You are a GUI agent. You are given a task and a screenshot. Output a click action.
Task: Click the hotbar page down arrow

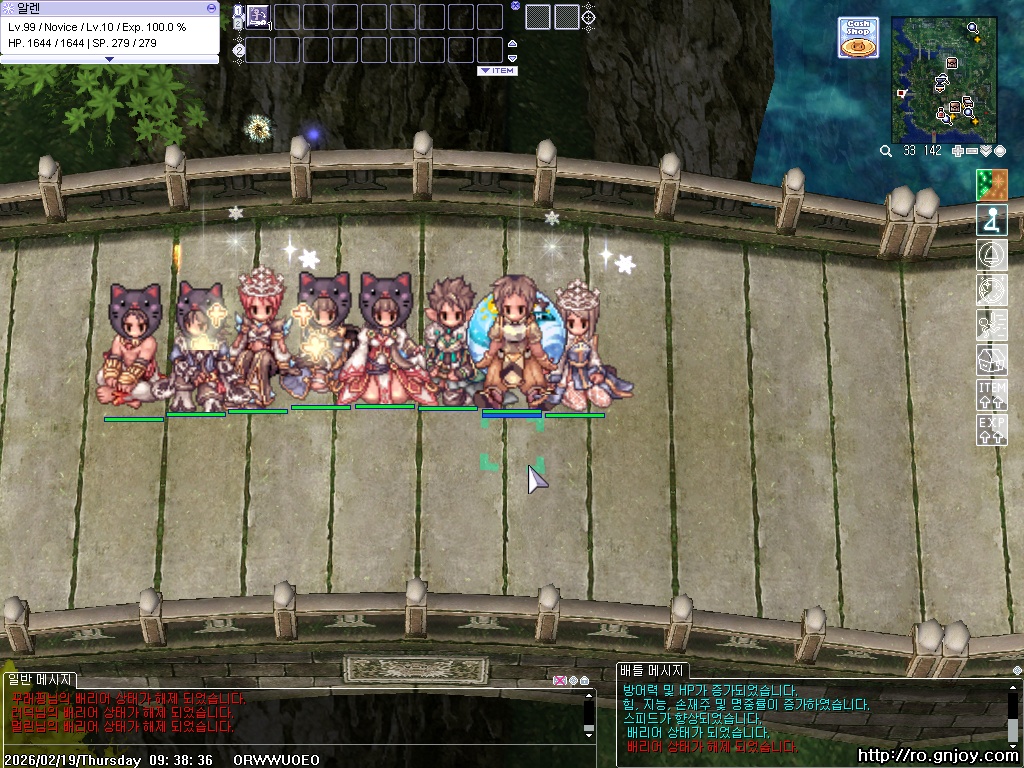[513, 57]
